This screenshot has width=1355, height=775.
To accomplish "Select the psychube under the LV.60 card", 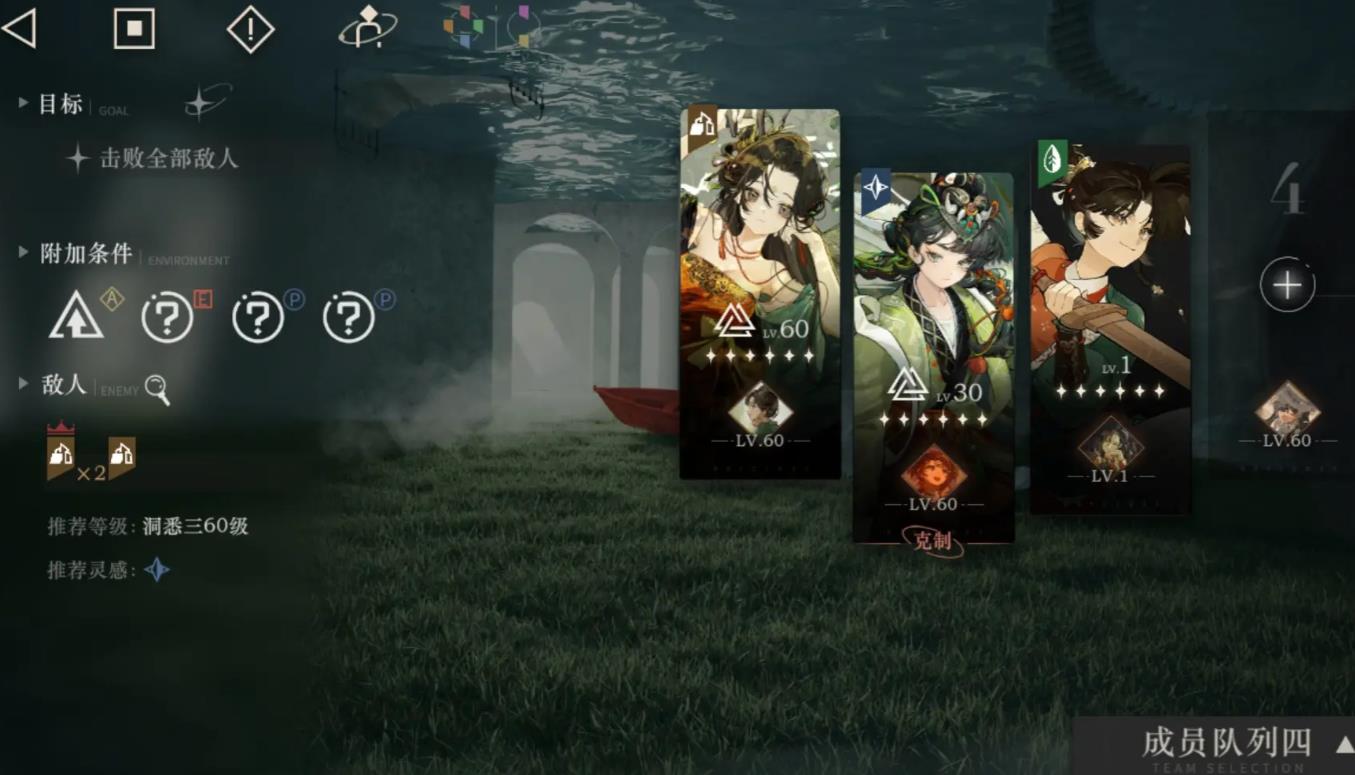I will (x=760, y=408).
